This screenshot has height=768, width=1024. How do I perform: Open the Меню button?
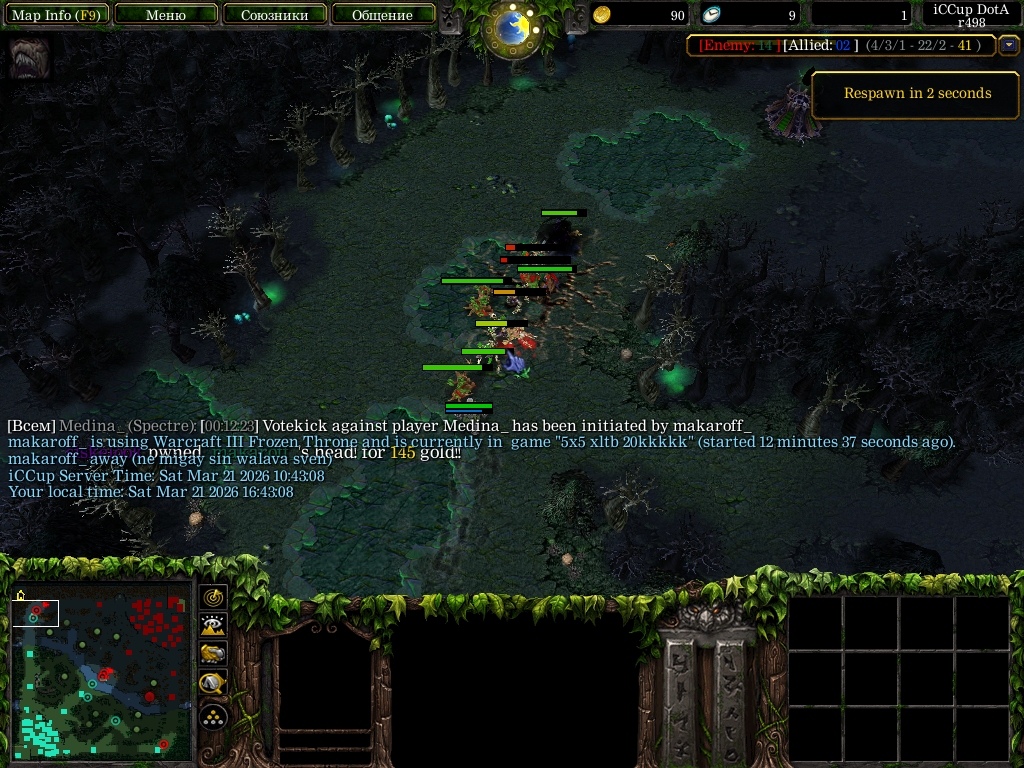pos(166,15)
